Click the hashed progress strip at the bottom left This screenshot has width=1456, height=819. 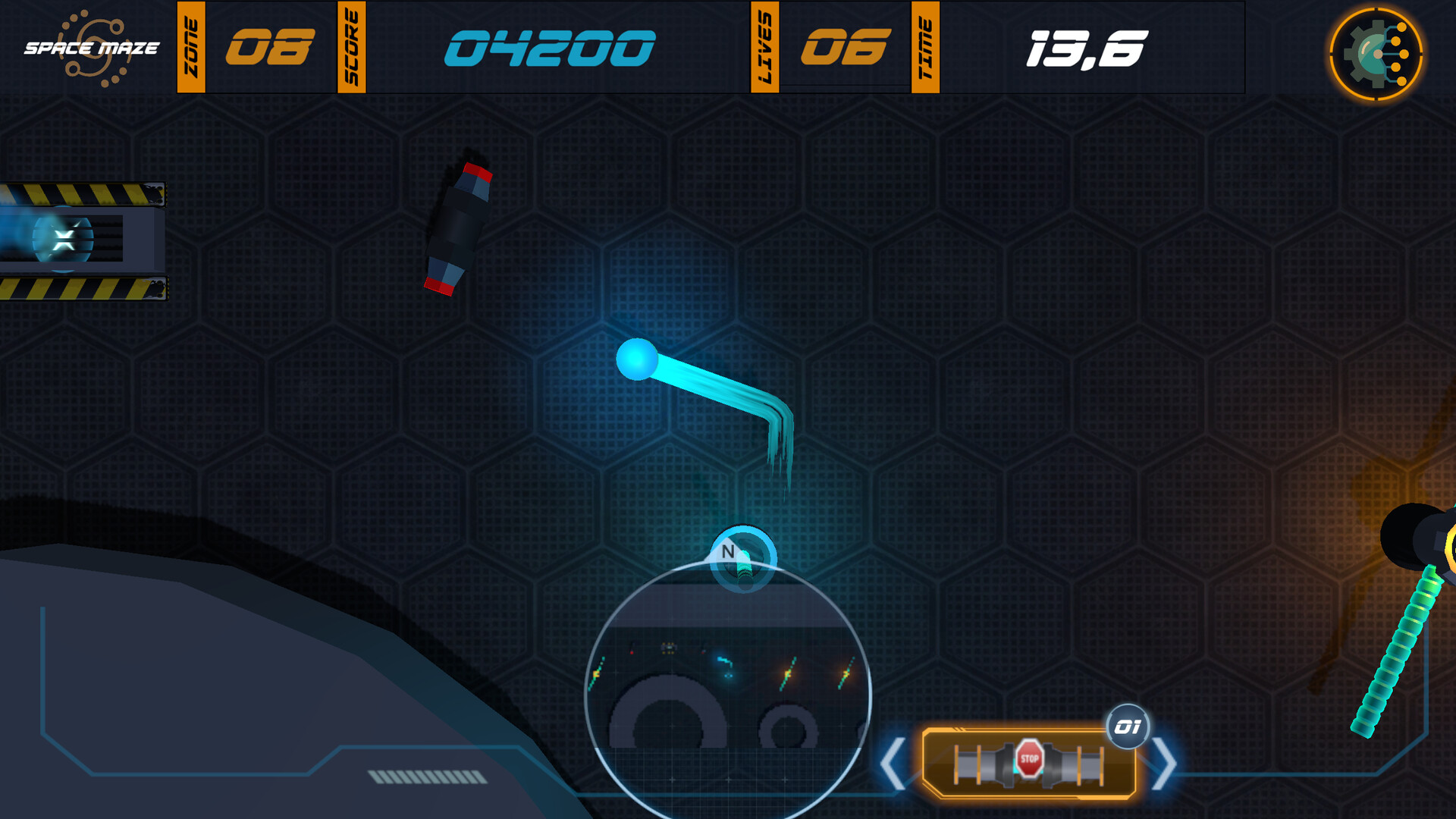point(427,776)
